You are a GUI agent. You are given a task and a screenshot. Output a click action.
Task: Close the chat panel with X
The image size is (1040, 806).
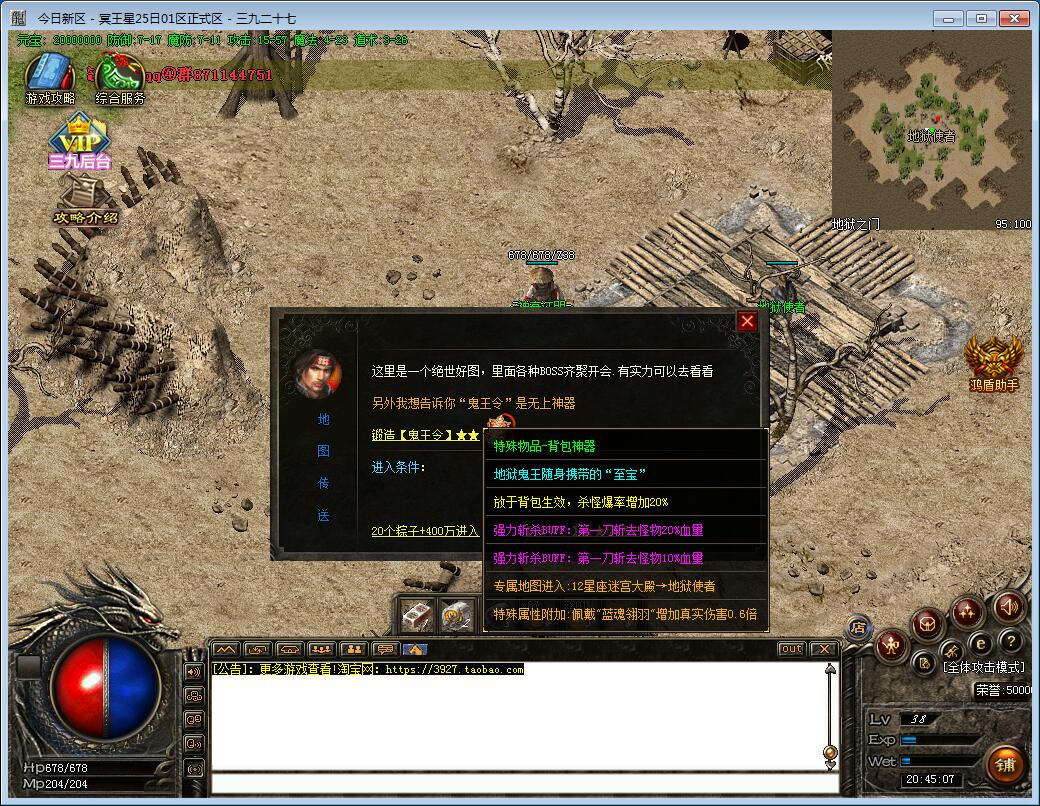[823, 649]
